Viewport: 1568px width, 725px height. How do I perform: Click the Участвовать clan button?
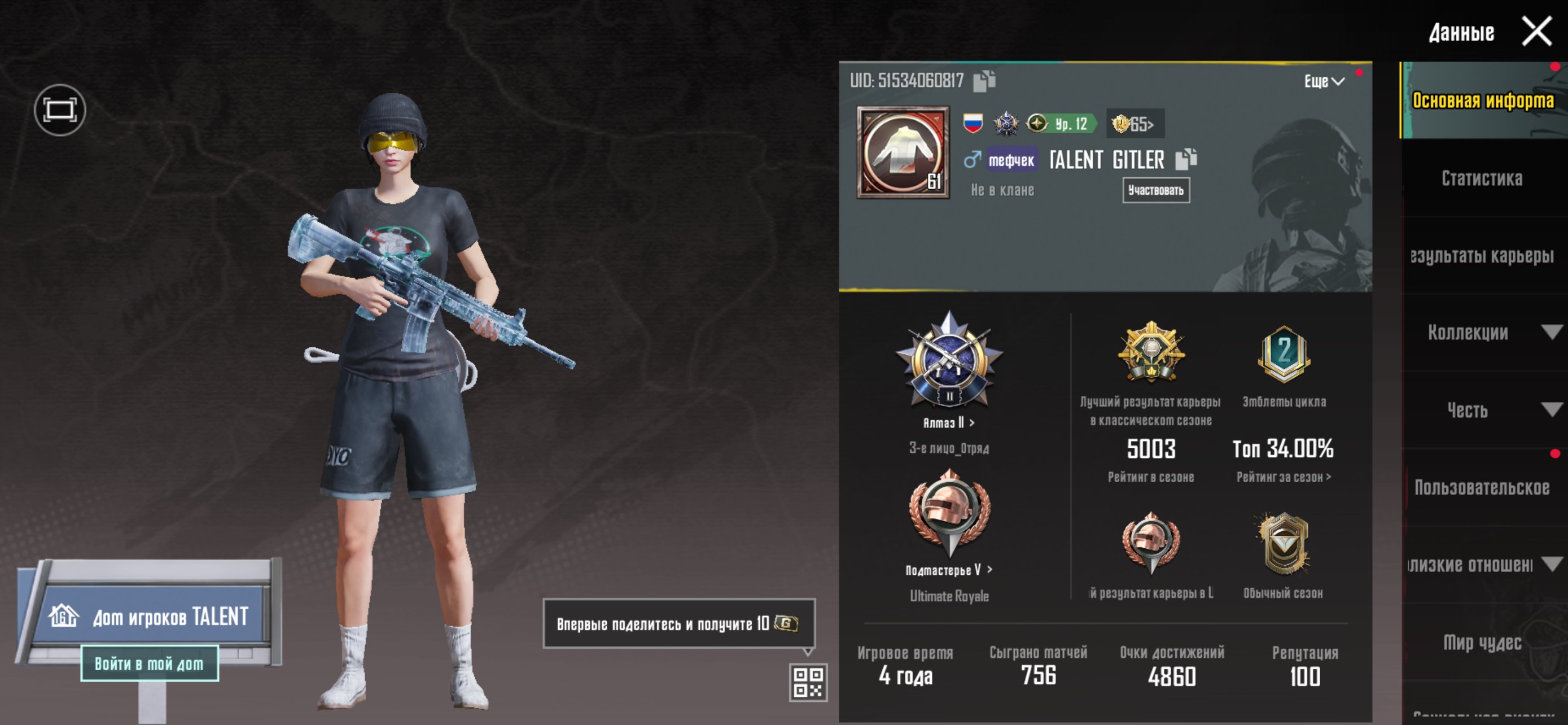click(x=1155, y=190)
